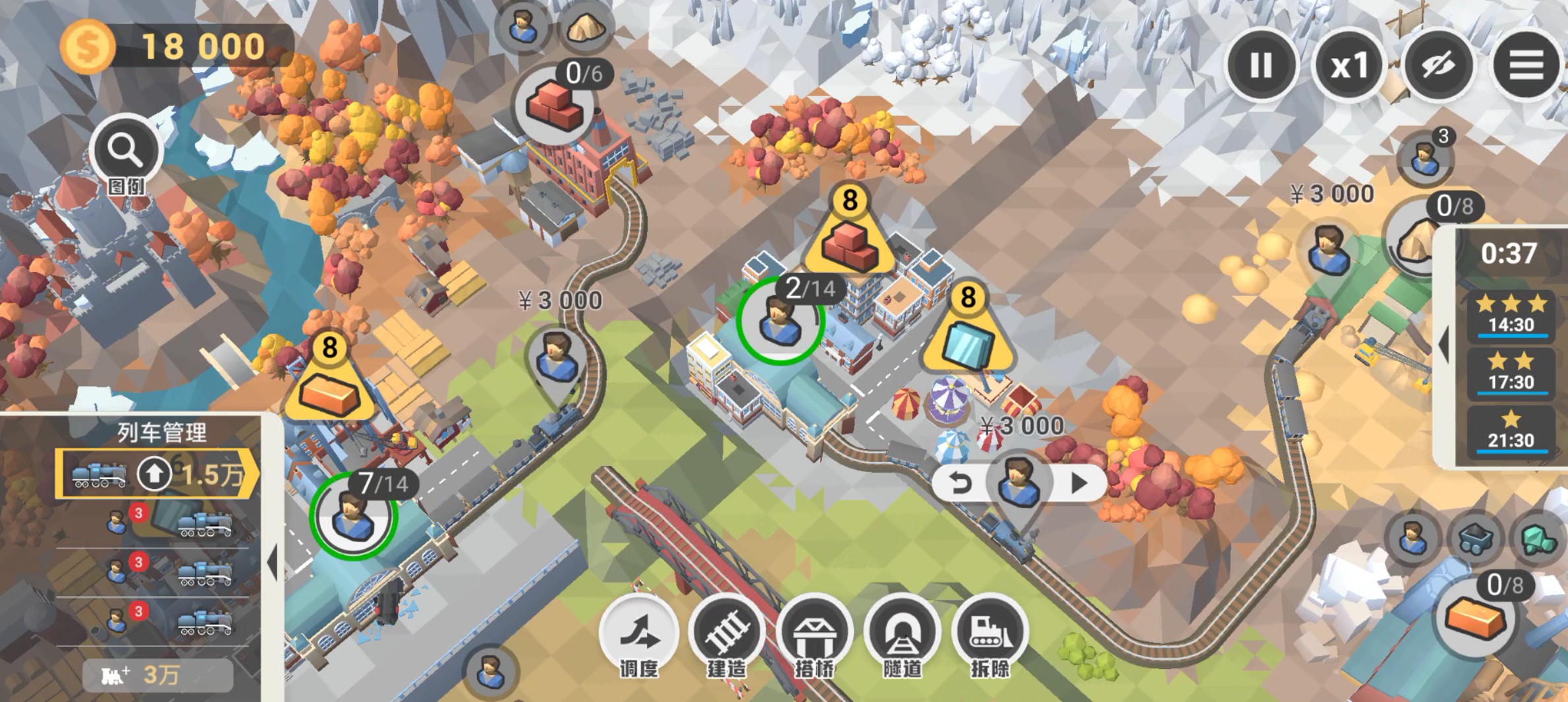This screenshot has height=702, width=1568.
Task: Select the 调度 dispatch tool
Action: pyautogui.click(x=638, y=634)
